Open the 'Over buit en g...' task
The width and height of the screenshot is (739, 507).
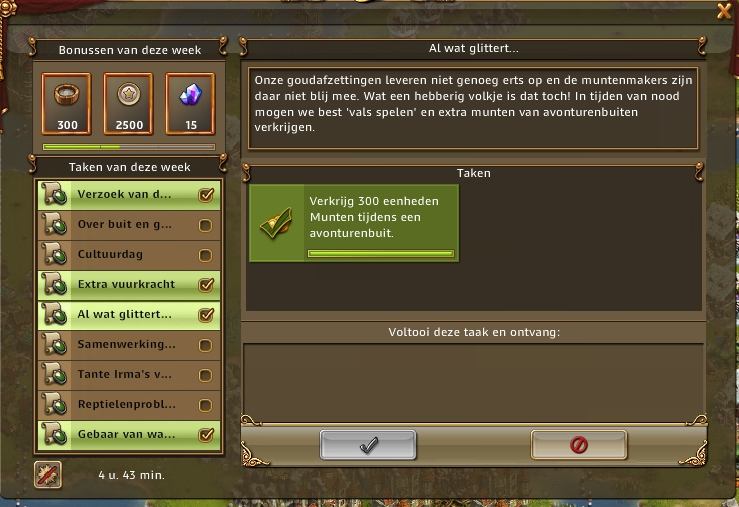[x=128, y=225]
